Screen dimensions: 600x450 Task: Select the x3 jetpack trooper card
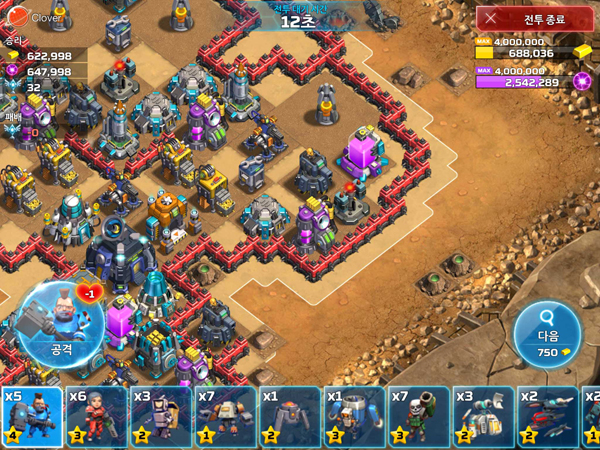pyautogui.click(x=160, y=417)
